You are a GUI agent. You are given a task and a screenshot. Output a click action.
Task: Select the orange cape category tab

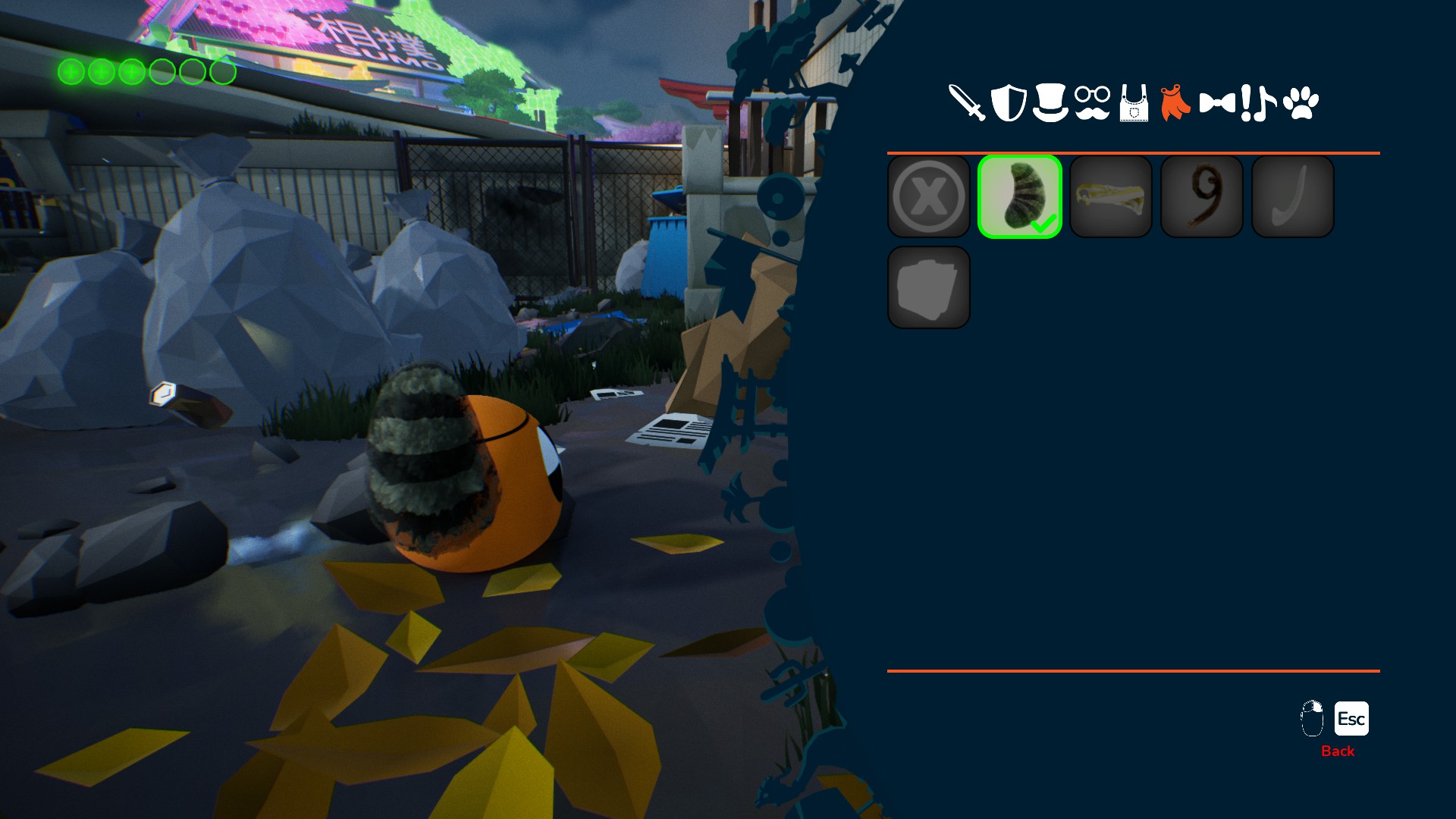pyautogui.click(x=1175, y=103)
